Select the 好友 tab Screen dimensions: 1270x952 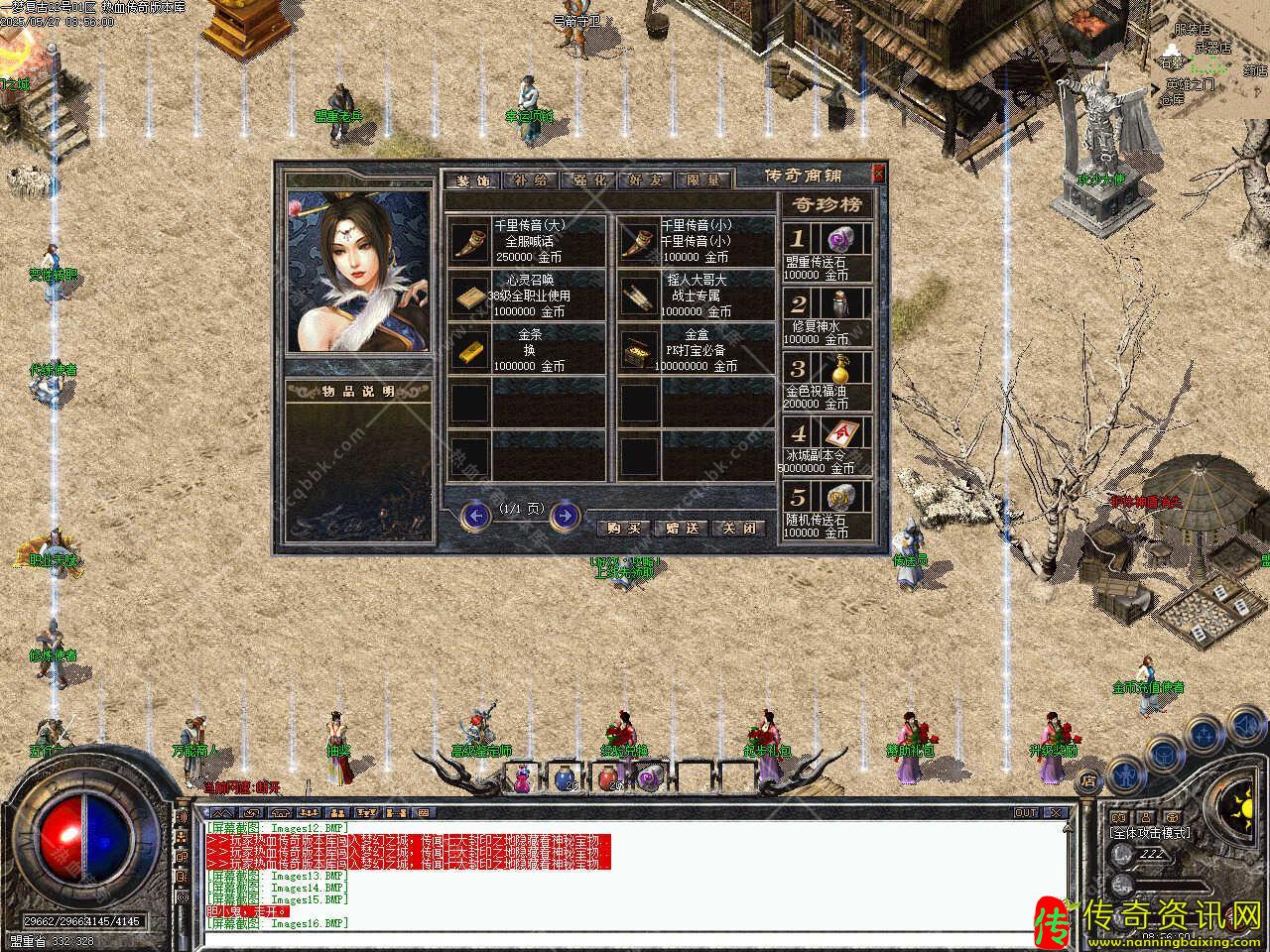pyautogui.click(x=646, y=181)
